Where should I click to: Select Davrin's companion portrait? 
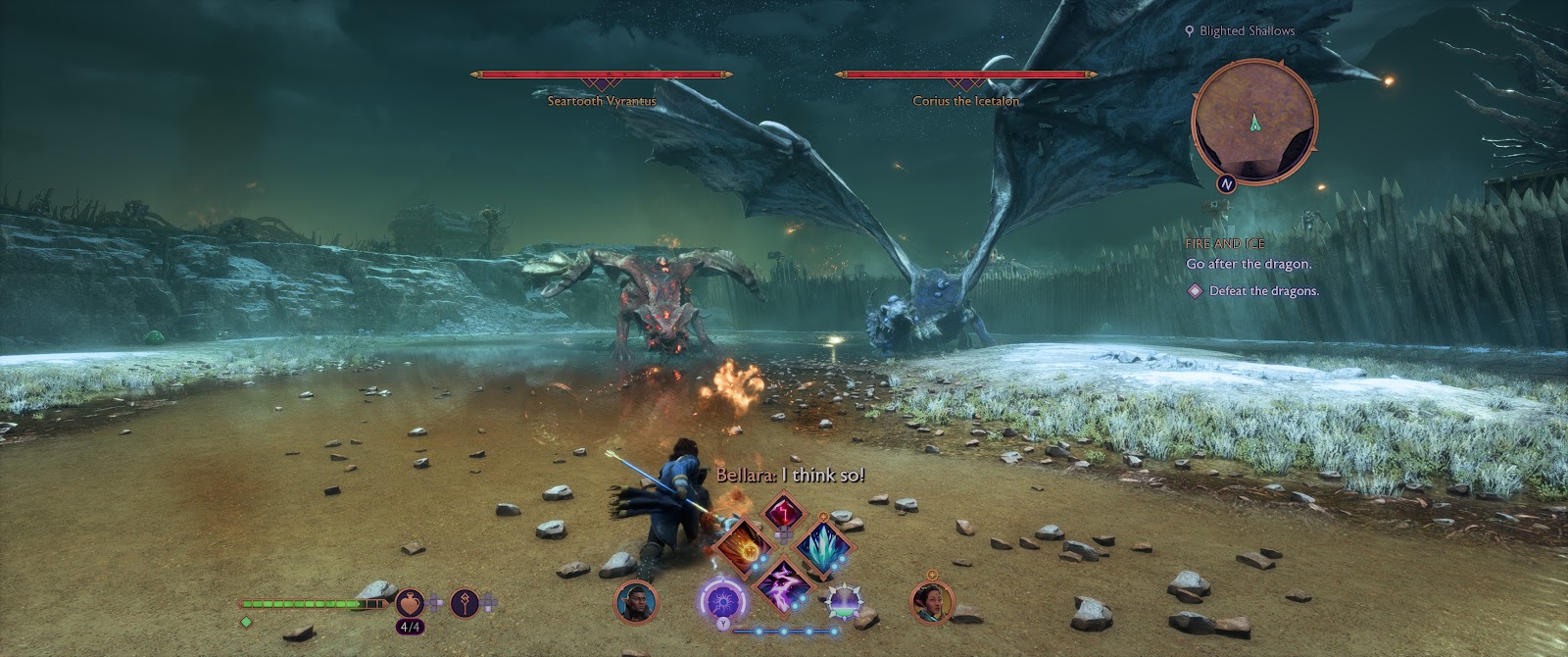pos(634,601)
